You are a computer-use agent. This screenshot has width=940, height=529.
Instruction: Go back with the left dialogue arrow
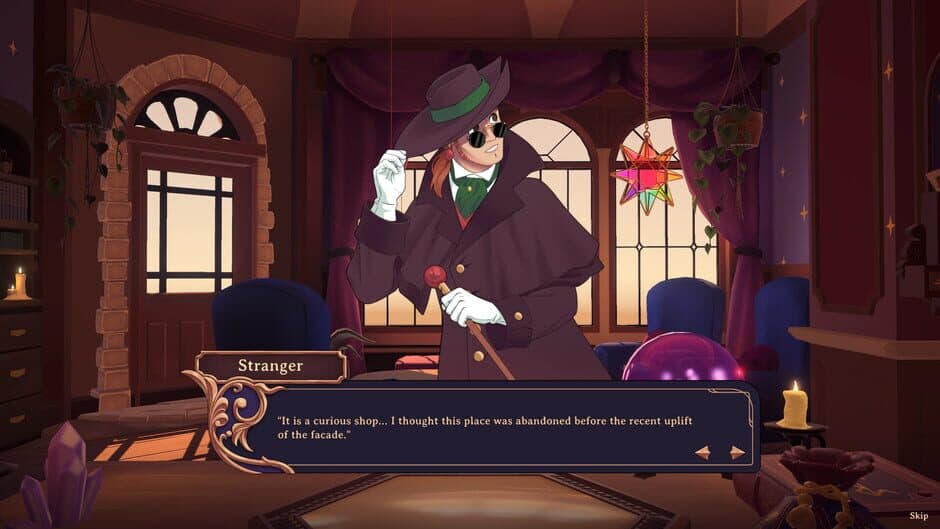(x=703, y=452)
